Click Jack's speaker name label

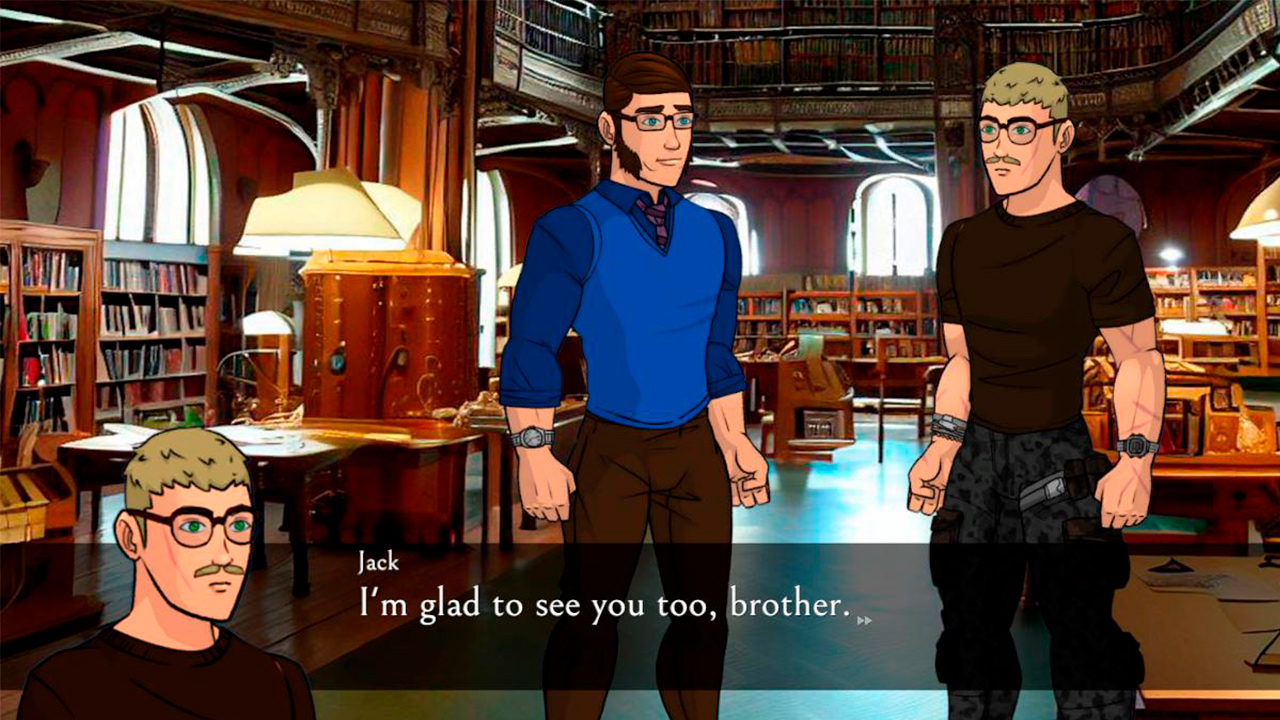tap(377, 562)
